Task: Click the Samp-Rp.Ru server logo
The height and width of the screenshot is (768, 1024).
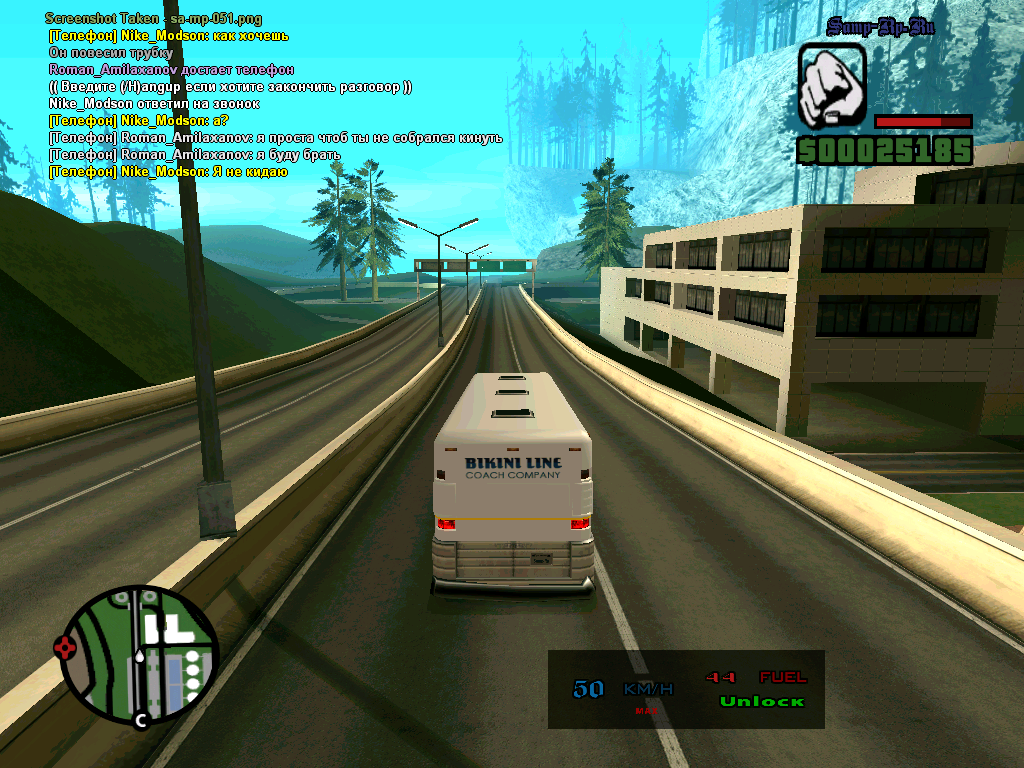Action: pos(880,27)
